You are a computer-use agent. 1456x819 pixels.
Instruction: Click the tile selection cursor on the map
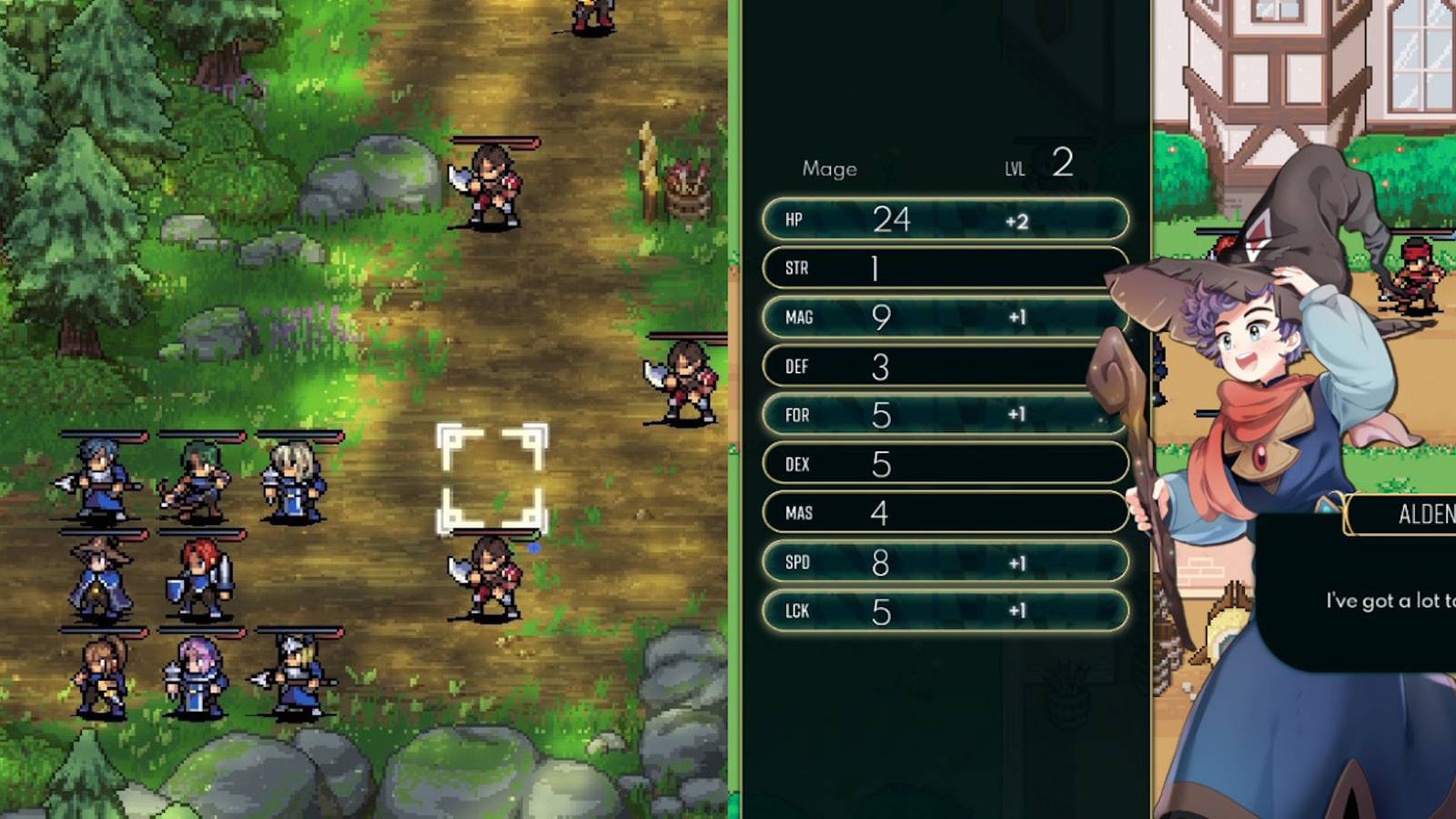coord(491,473)
